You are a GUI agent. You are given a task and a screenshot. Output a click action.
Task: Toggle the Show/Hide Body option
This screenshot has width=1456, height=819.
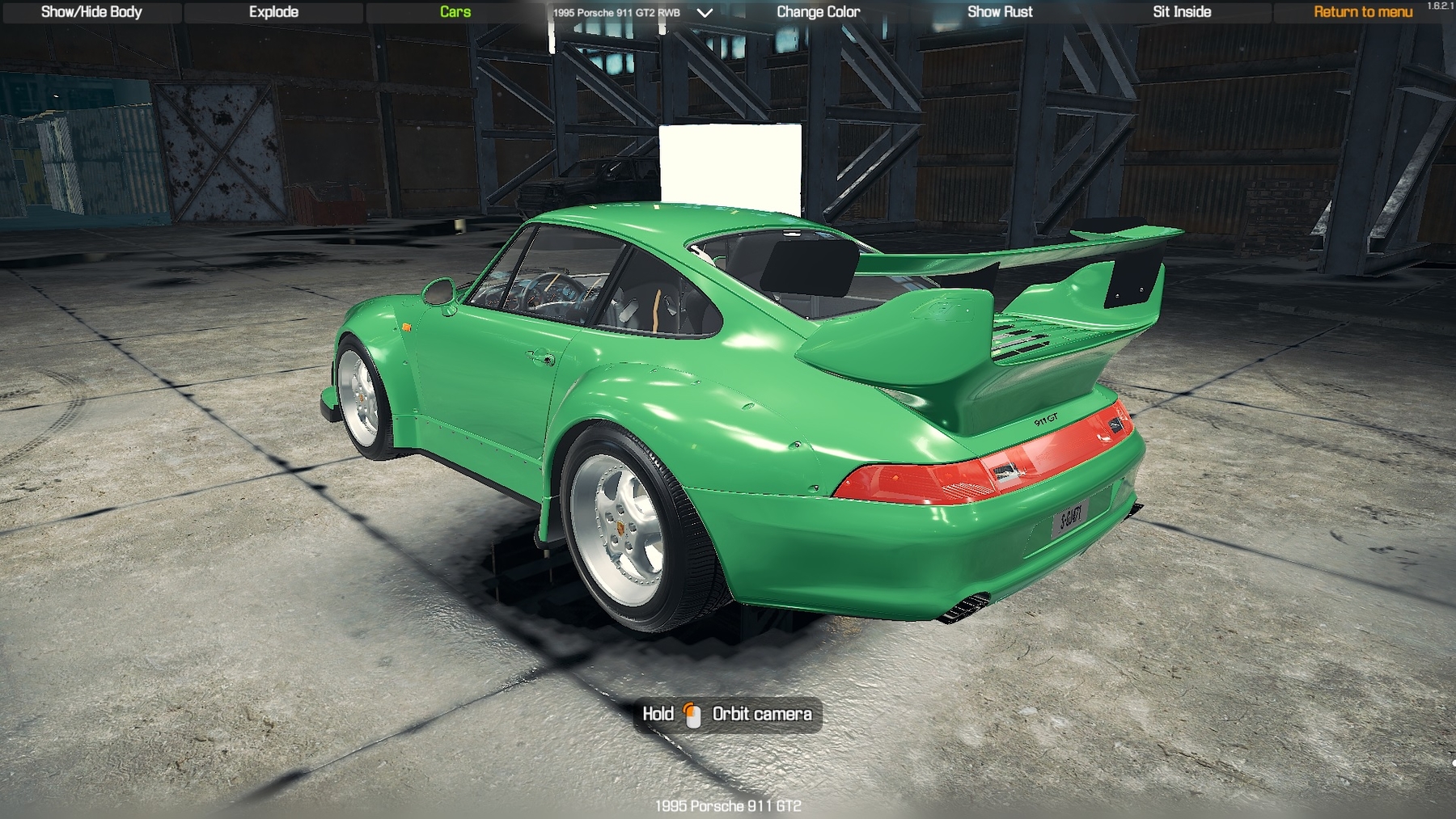coord(91,12)
